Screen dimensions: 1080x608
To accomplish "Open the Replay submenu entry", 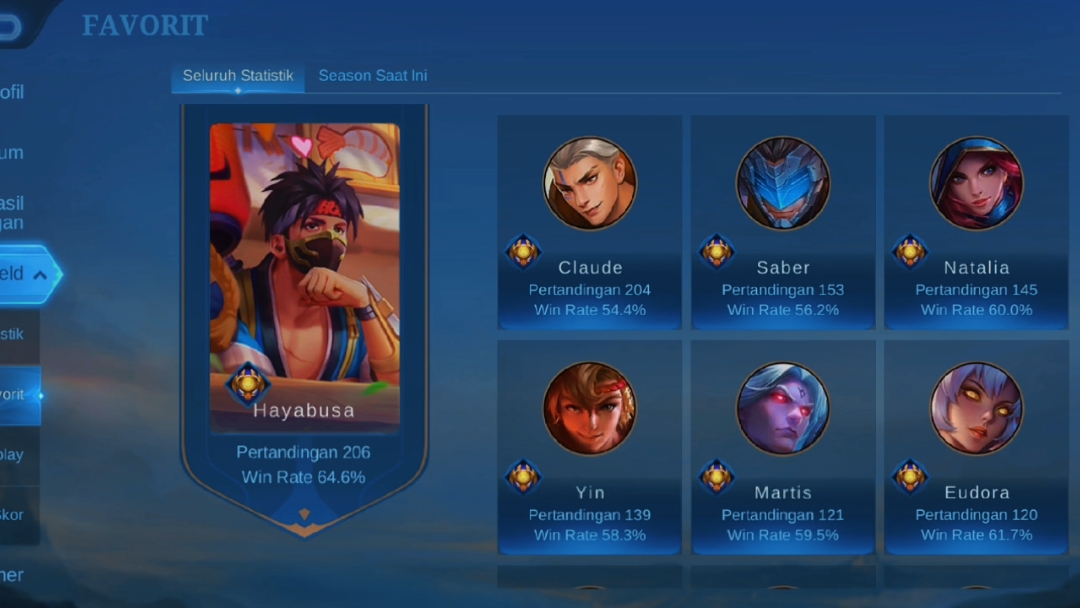I will pos(16,455).
